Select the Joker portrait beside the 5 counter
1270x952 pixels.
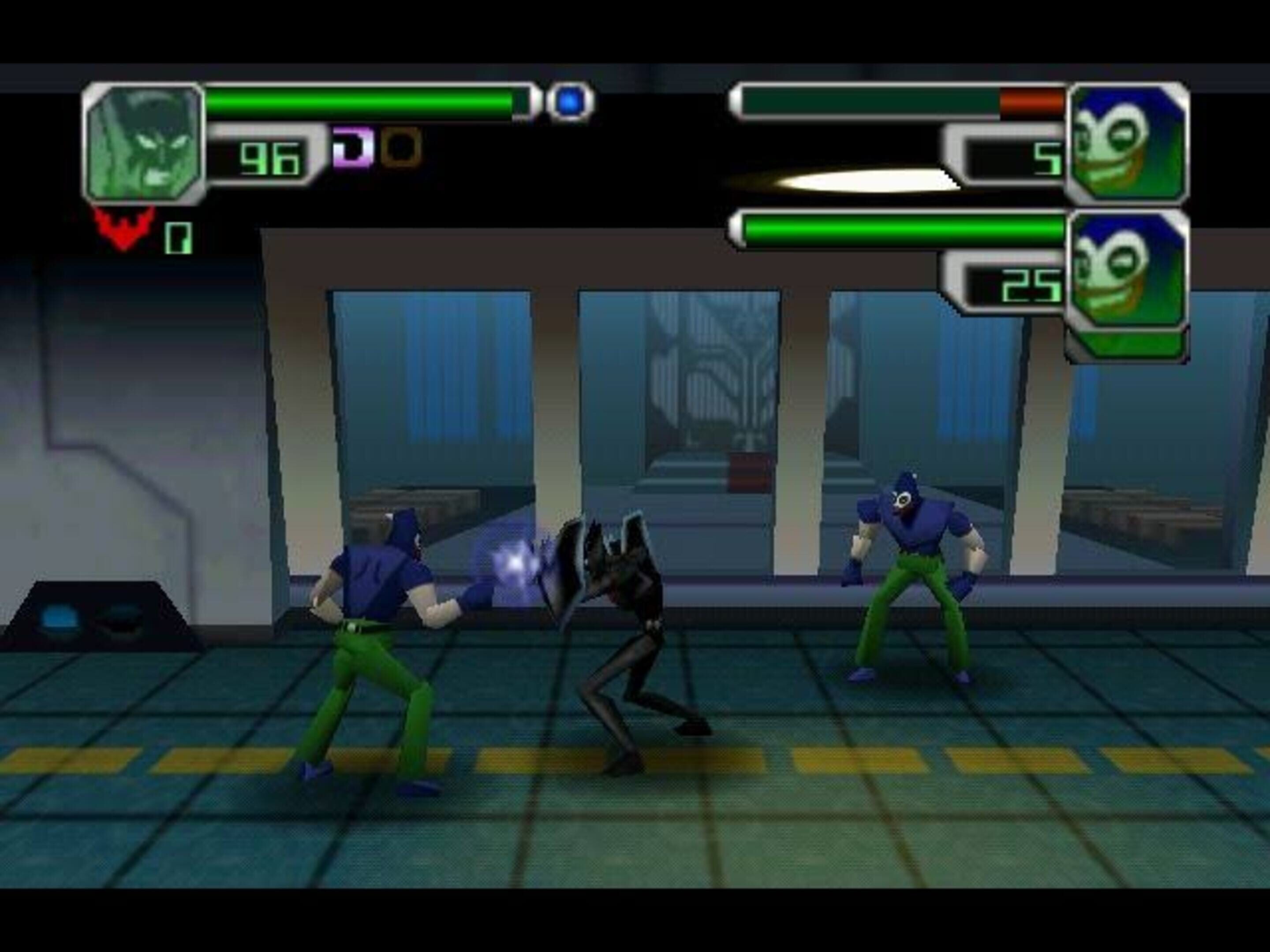tap(1127, 143)
